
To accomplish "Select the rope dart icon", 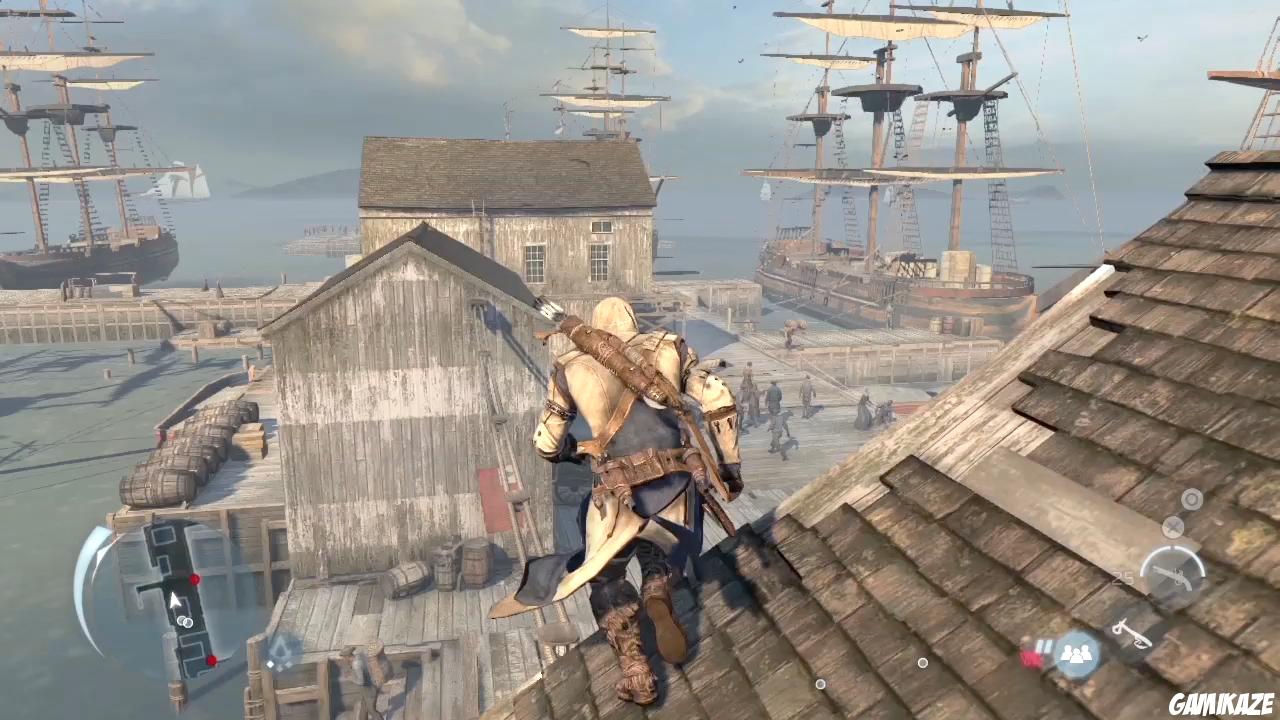I will coord(1133,633).
